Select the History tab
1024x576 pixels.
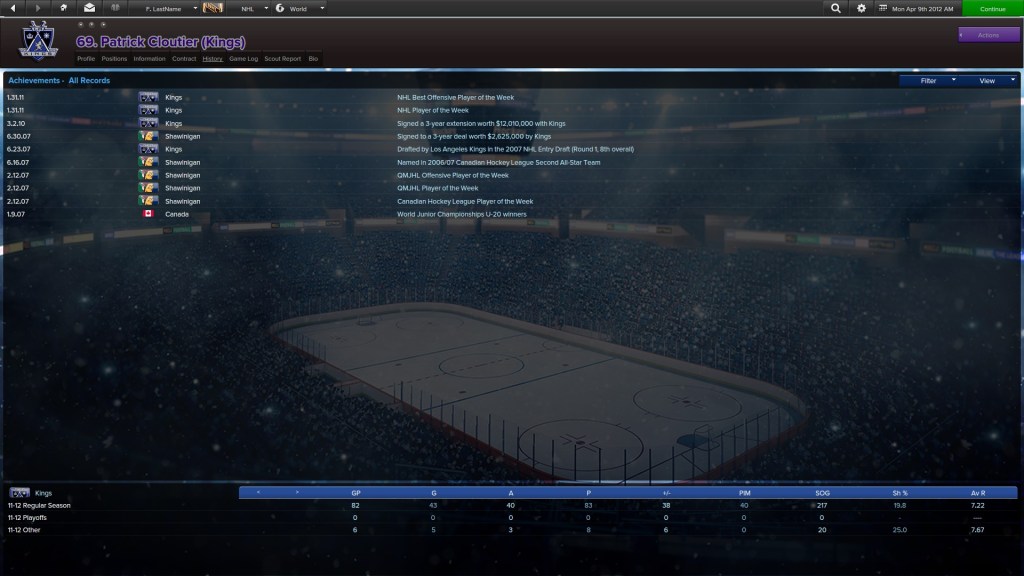[212, 59]
